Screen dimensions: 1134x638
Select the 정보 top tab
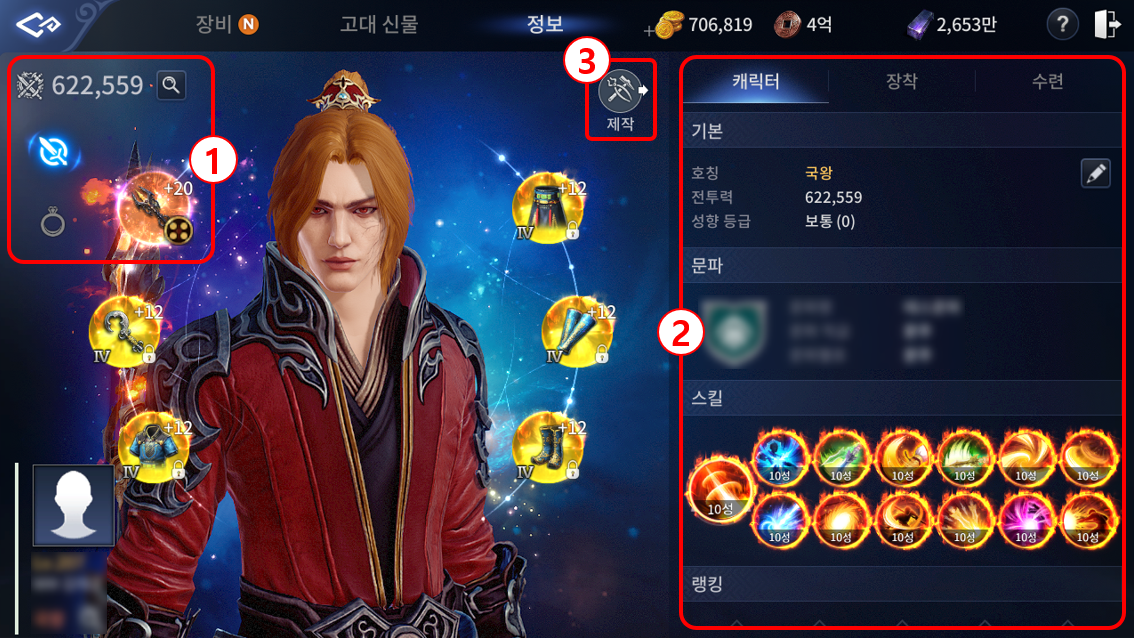pyautogui.click(x=545, y=24)
